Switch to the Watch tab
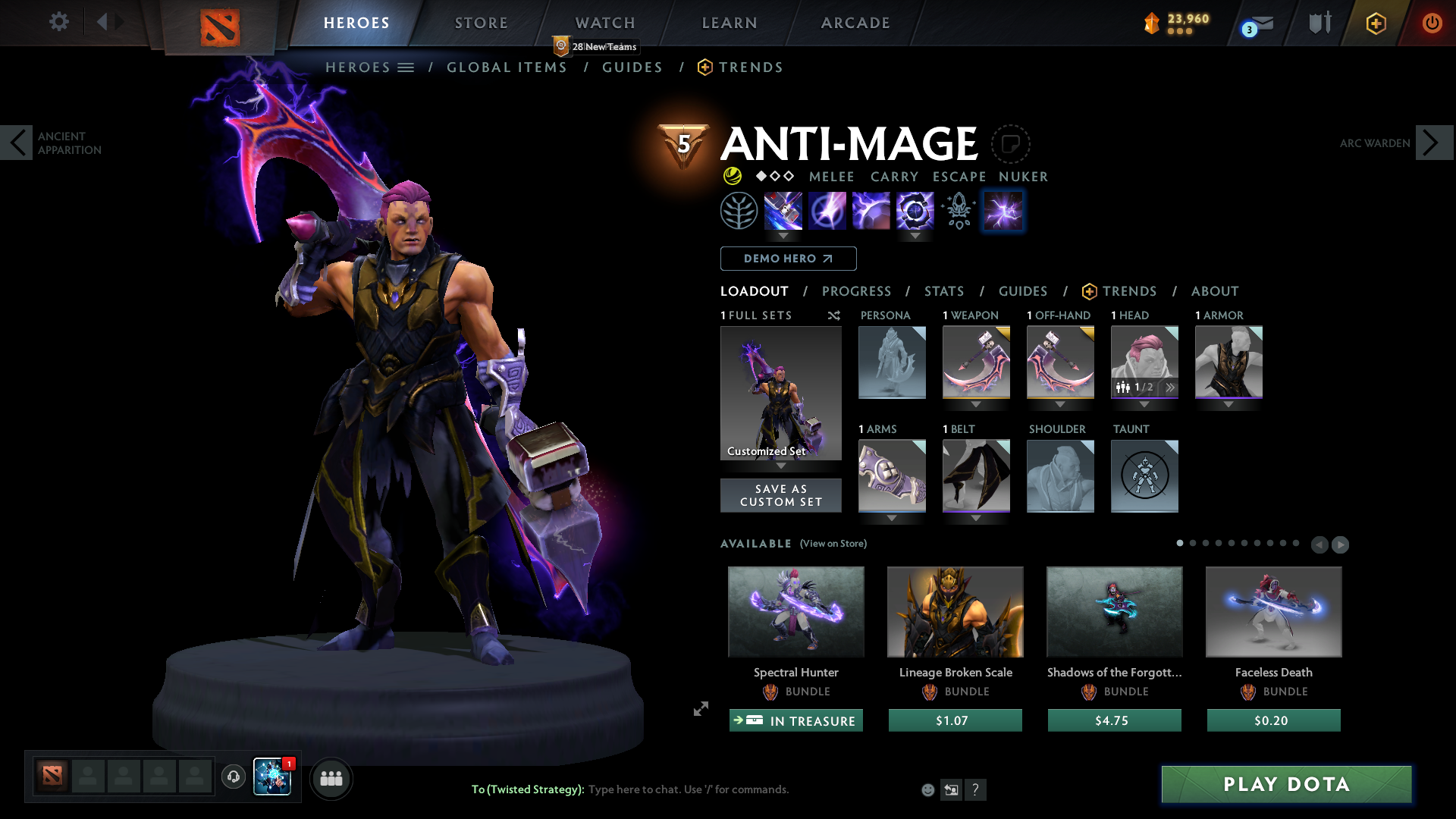Viewport: 1456px width, 819px height. 605,23
